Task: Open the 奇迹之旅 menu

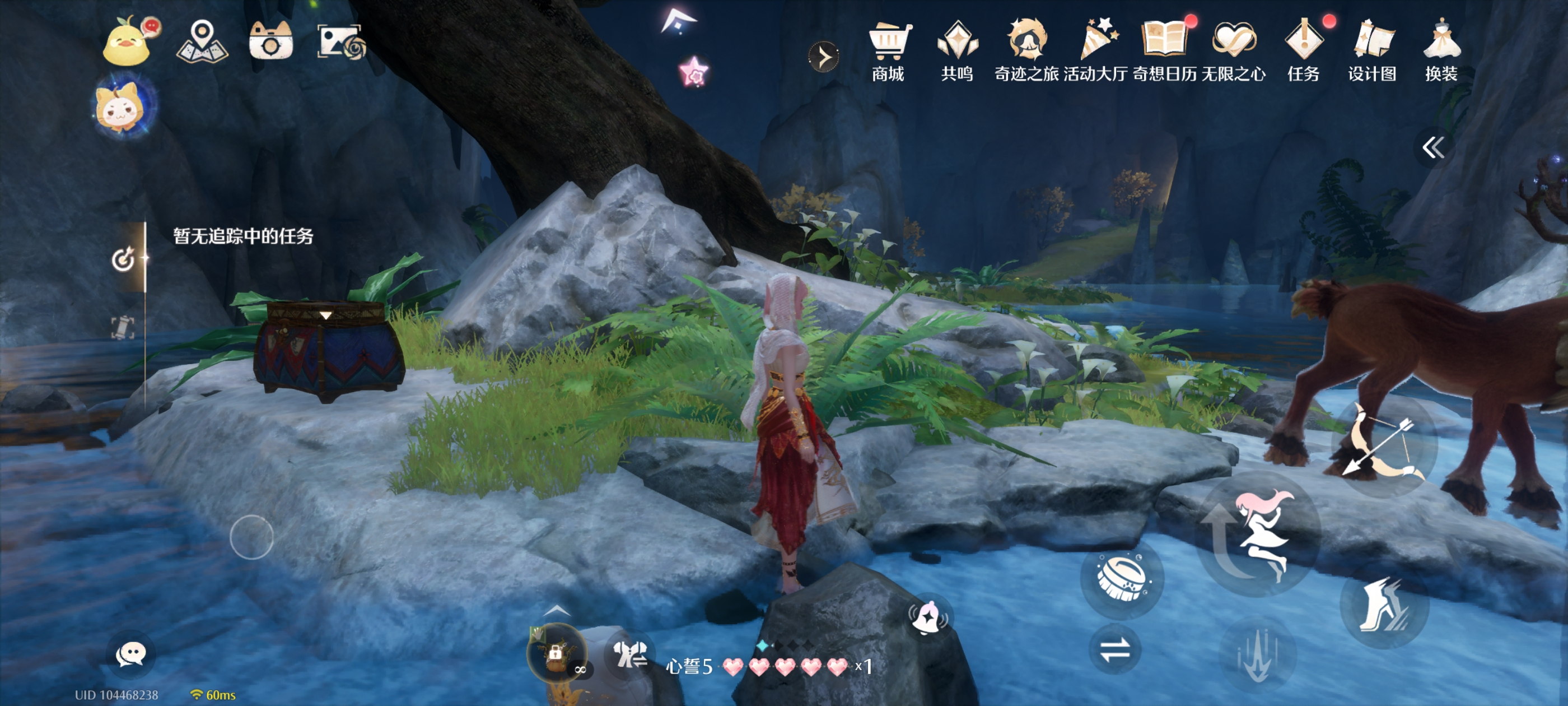Action: point(1026,51)
